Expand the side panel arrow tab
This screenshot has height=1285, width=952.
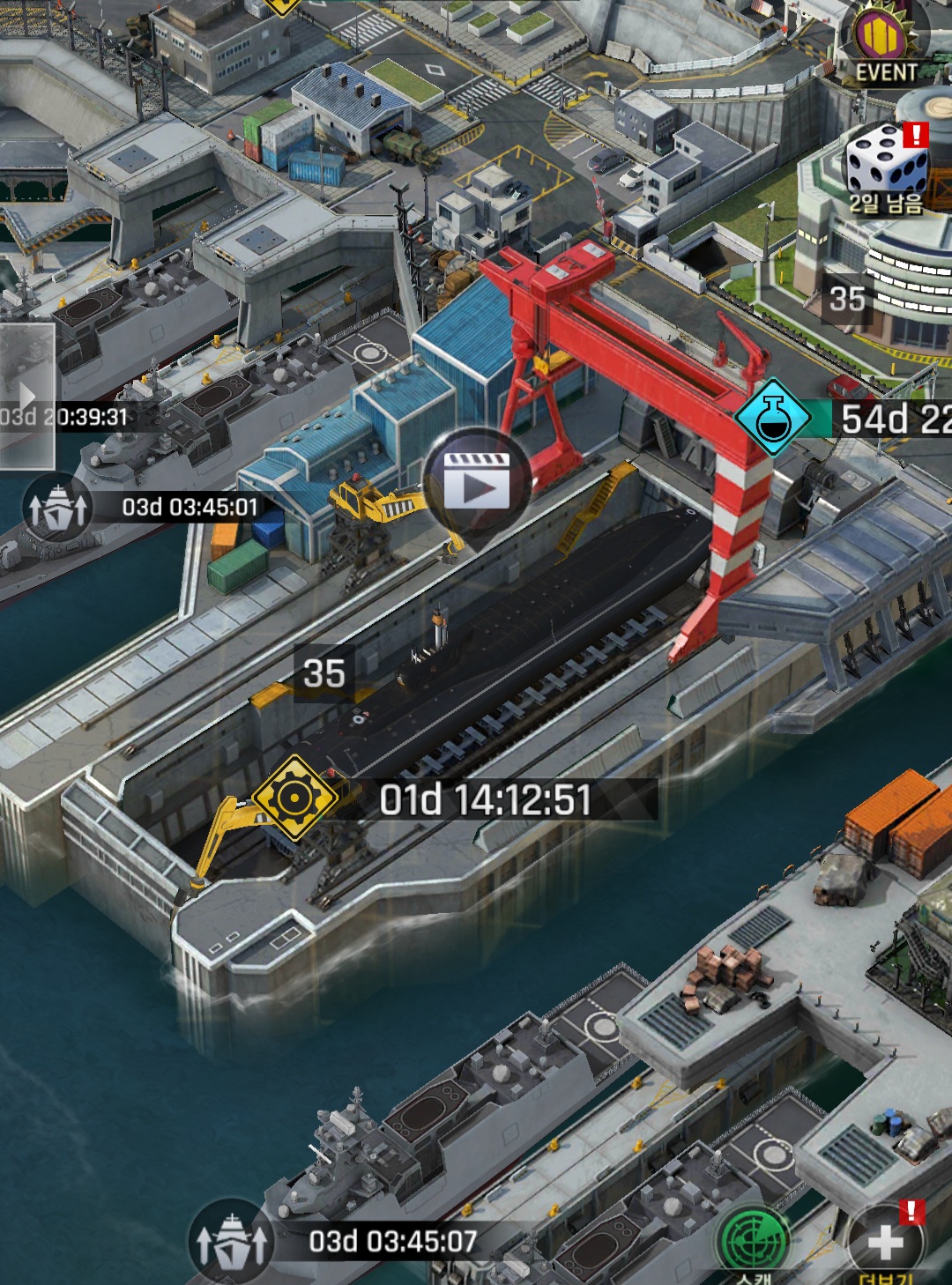tap(26, 396)
